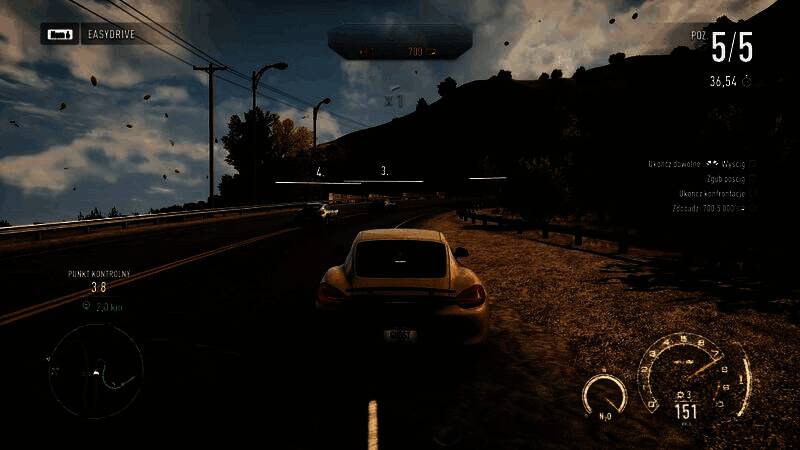
Task: Open the EasyDrive menu icon
Action: 59,35
